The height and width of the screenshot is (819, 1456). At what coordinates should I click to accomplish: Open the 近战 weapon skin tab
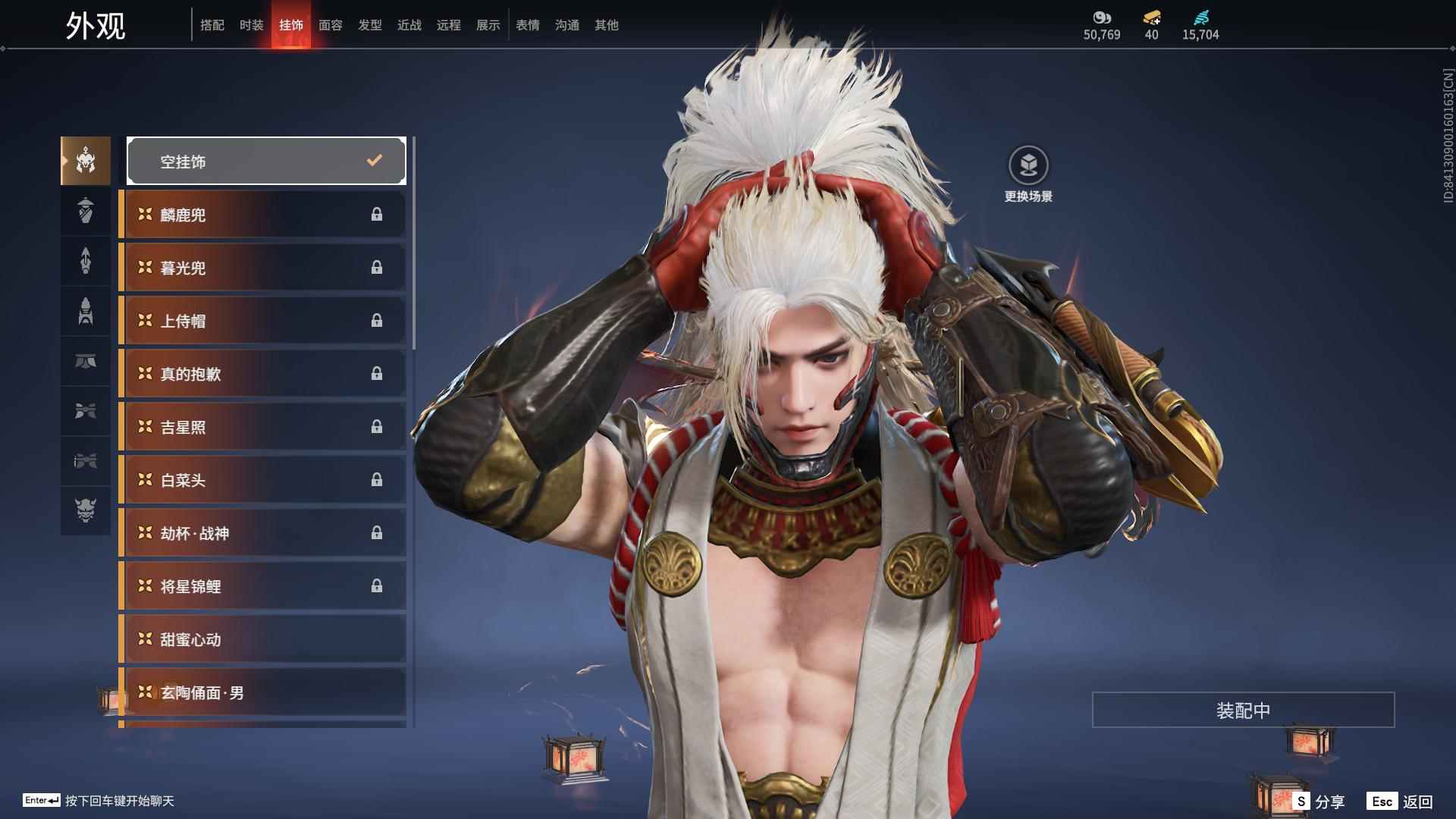[409, 25]
